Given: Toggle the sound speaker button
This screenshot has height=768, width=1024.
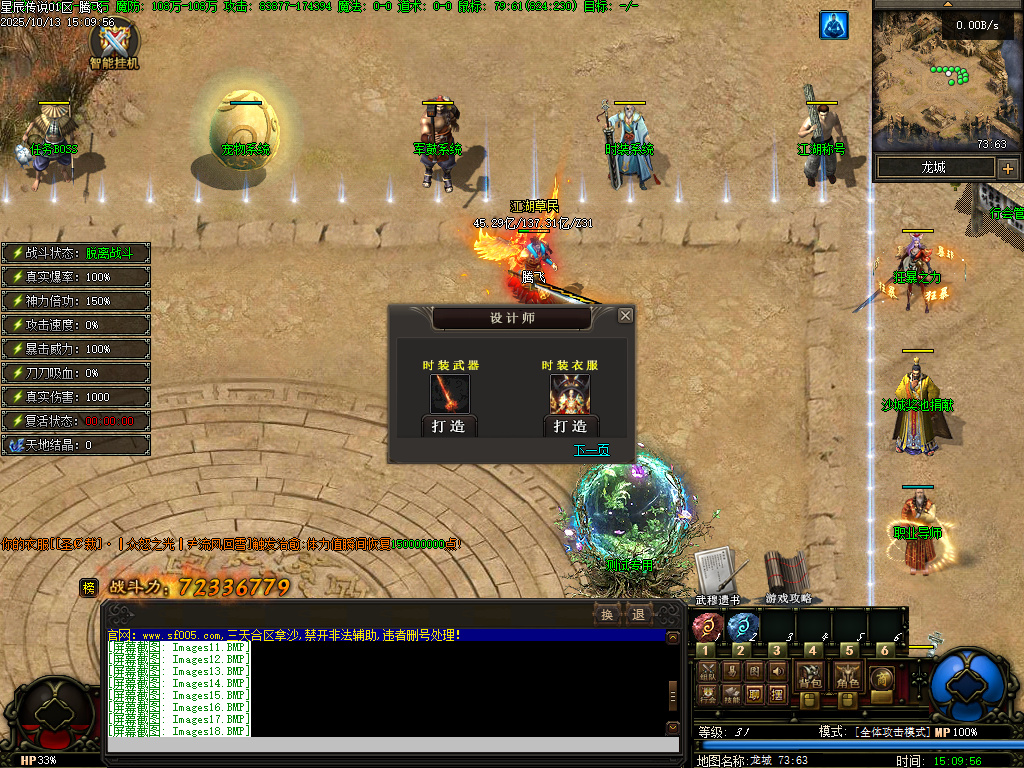Looking at the screenshot, I should [778, 670].
